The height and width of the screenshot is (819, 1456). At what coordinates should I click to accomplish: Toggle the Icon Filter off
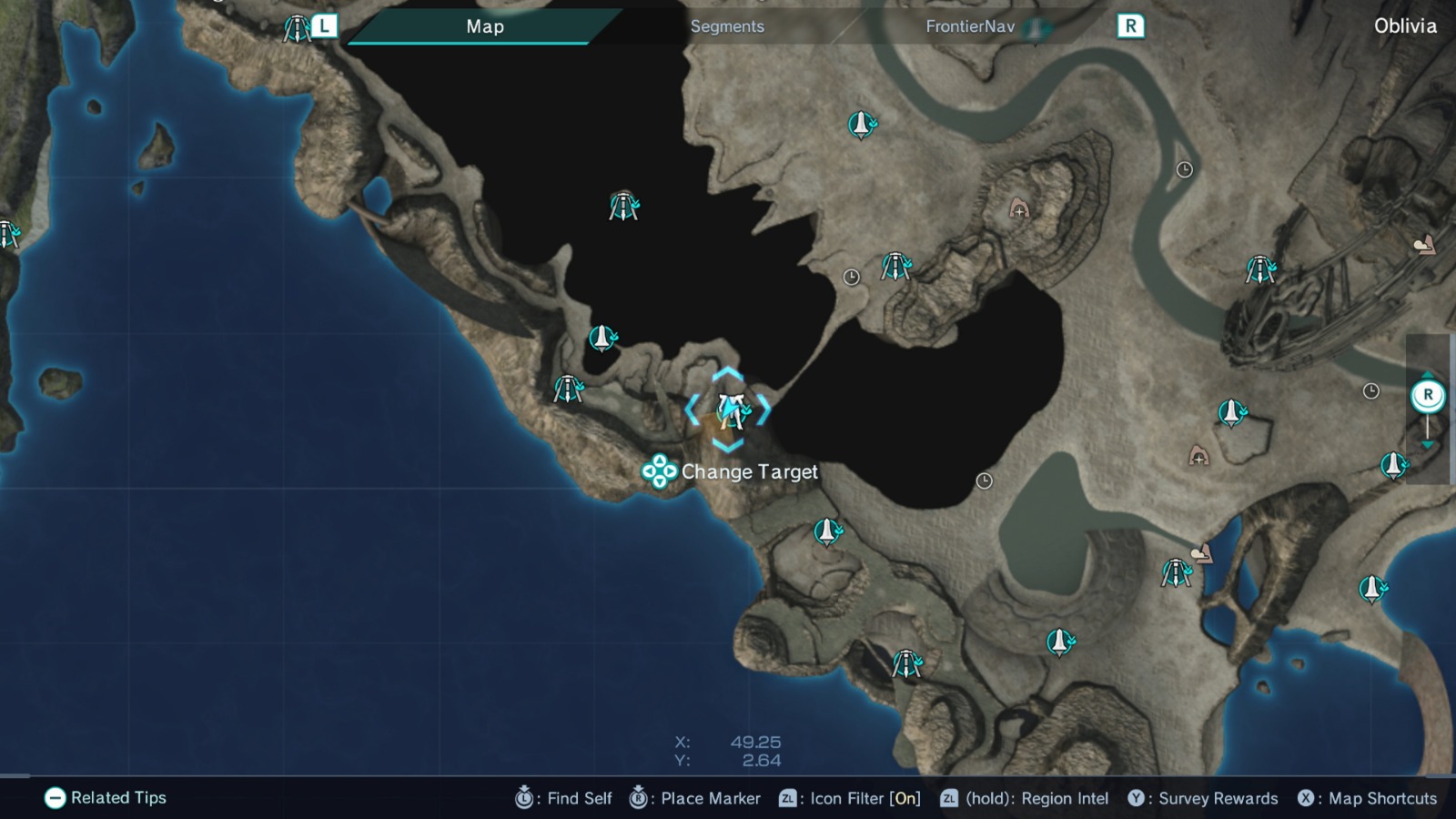coord(787,798)
